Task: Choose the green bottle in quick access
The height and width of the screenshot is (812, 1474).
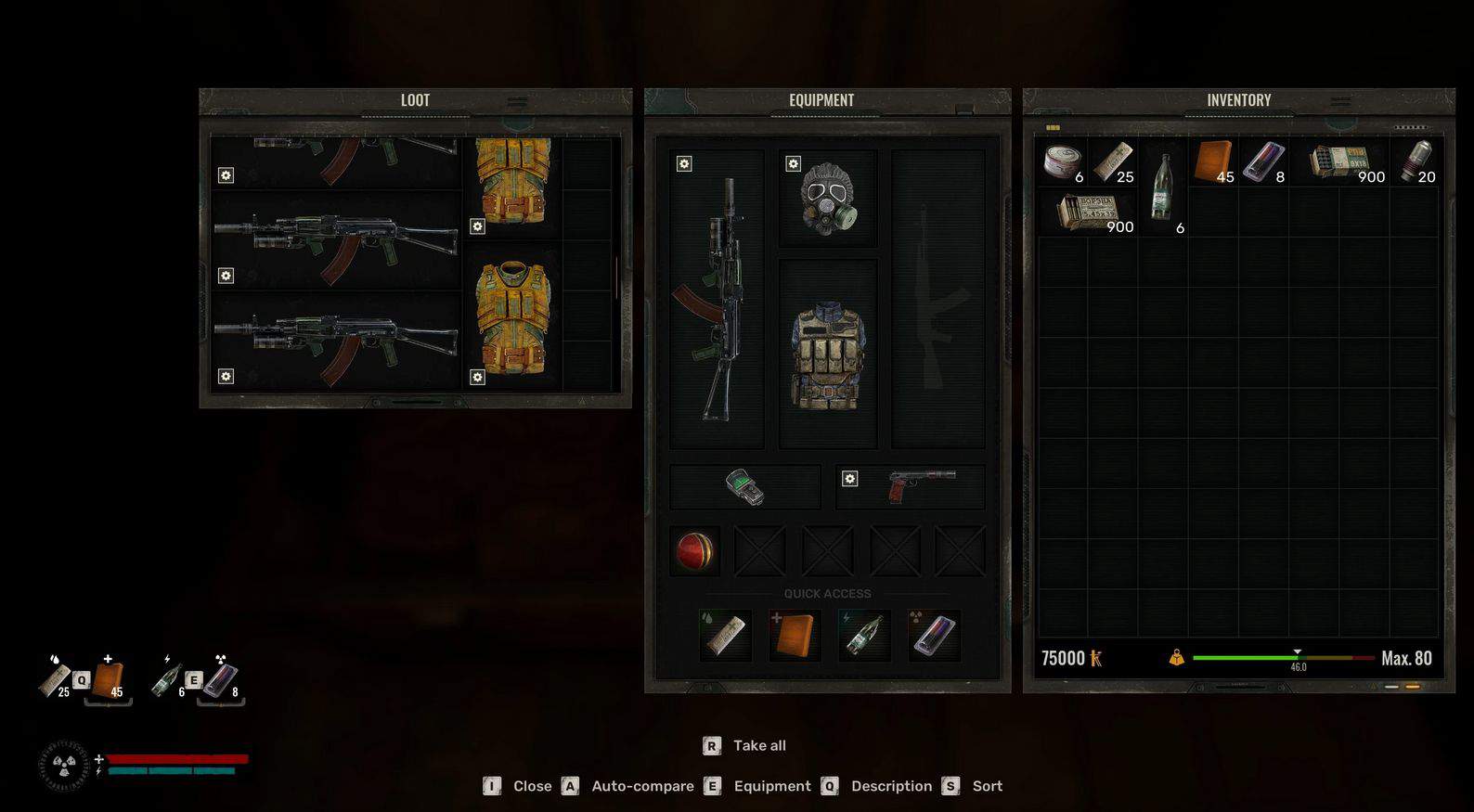Action: [863, 635]
